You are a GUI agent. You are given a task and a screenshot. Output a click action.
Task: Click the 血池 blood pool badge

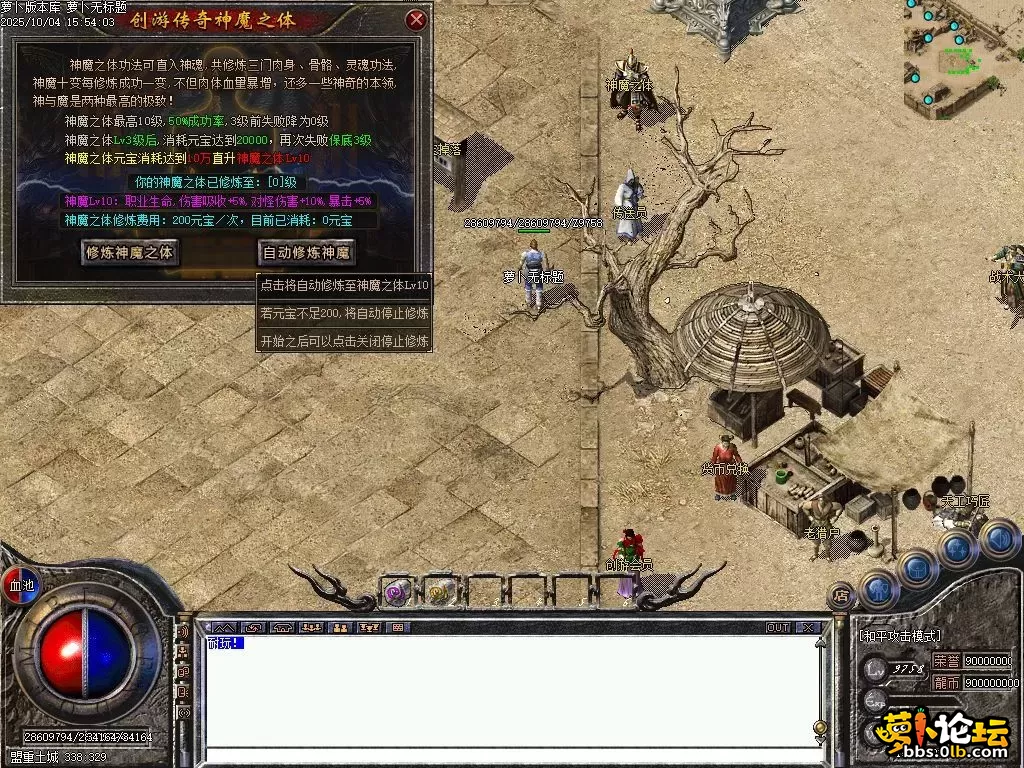(x=20, y=585)
